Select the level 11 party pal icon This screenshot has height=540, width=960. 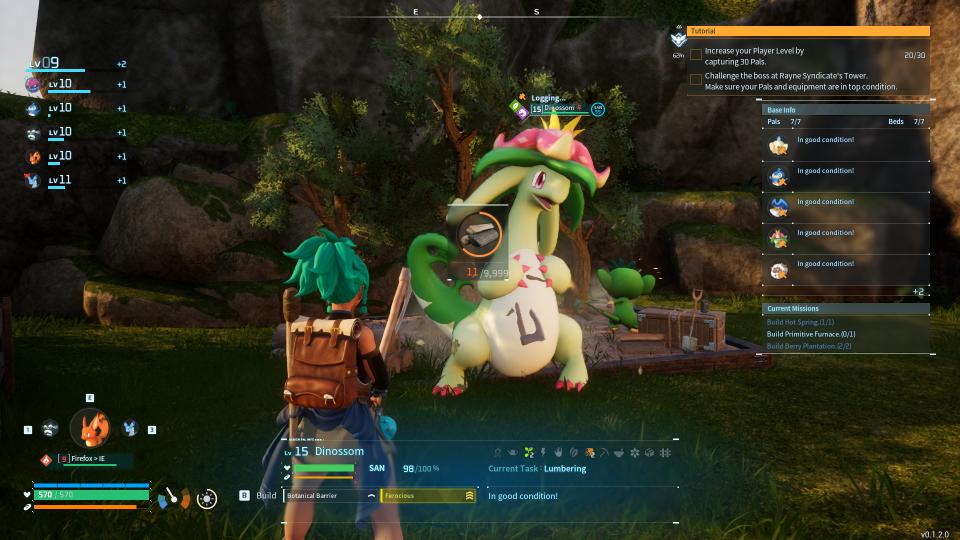pyautogui.click(x=33, y=181)
